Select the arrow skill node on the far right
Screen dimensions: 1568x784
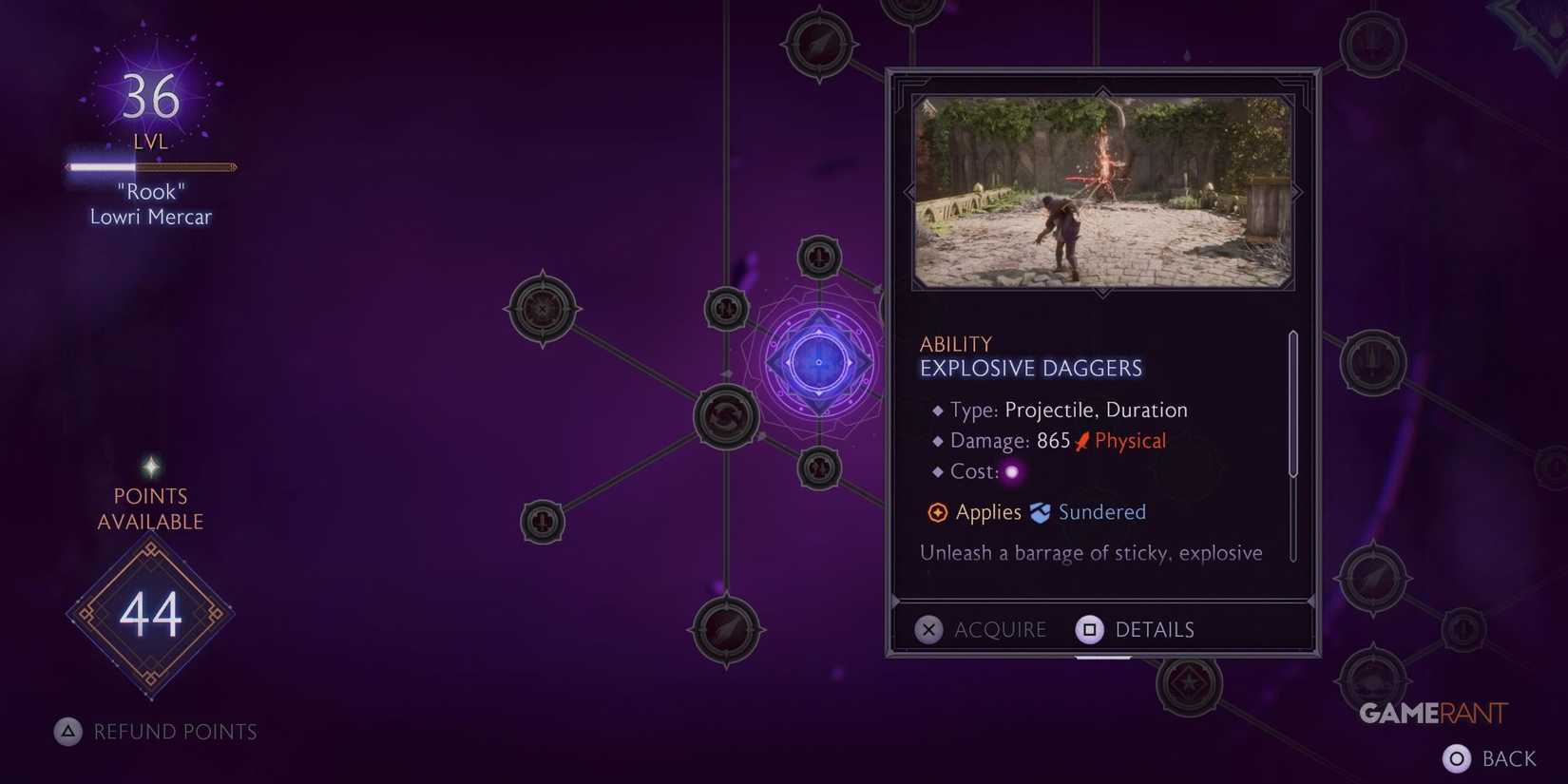tap(1371, 577)
